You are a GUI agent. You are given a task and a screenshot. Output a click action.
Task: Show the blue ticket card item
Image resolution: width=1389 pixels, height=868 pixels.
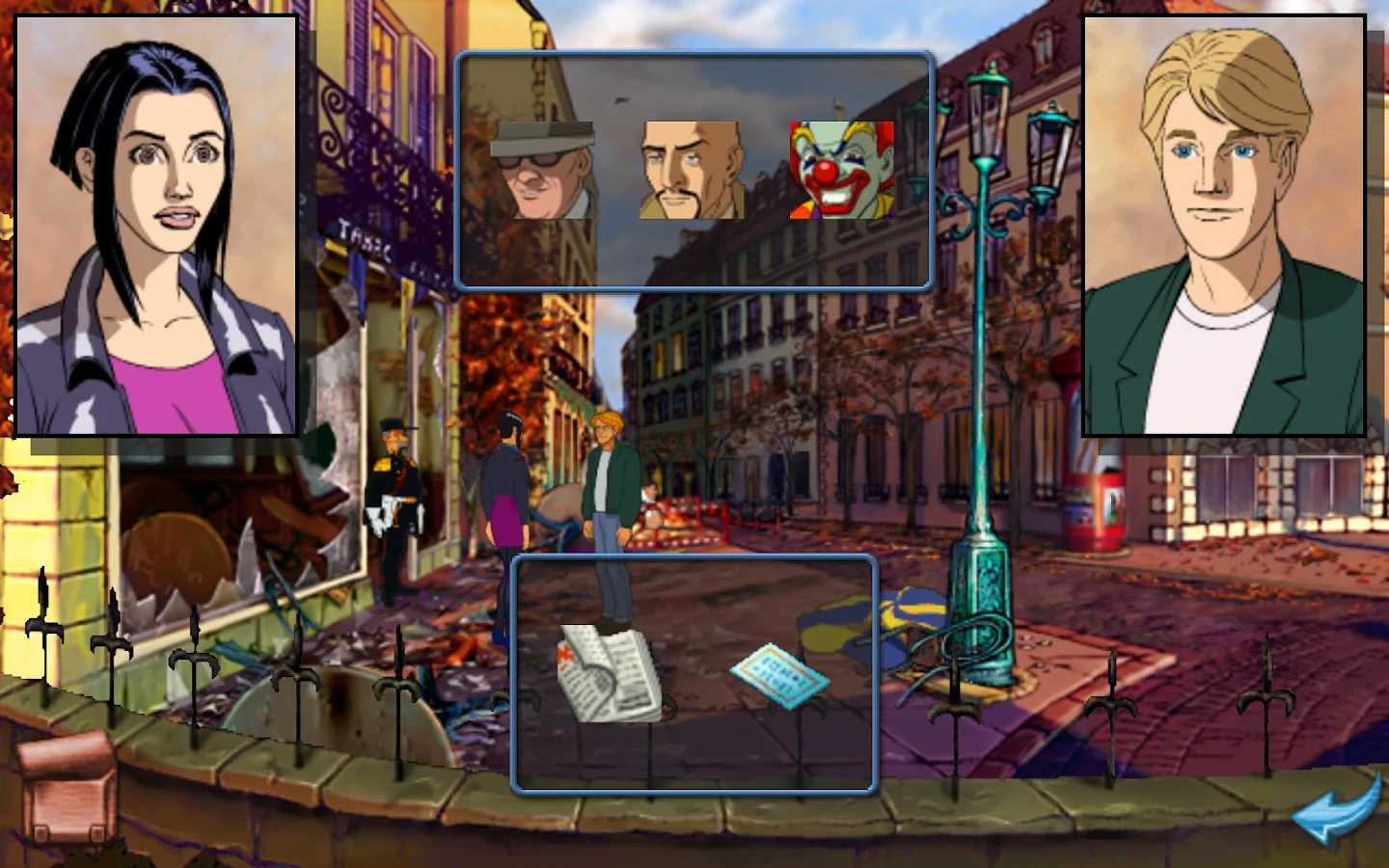point(779,674)
